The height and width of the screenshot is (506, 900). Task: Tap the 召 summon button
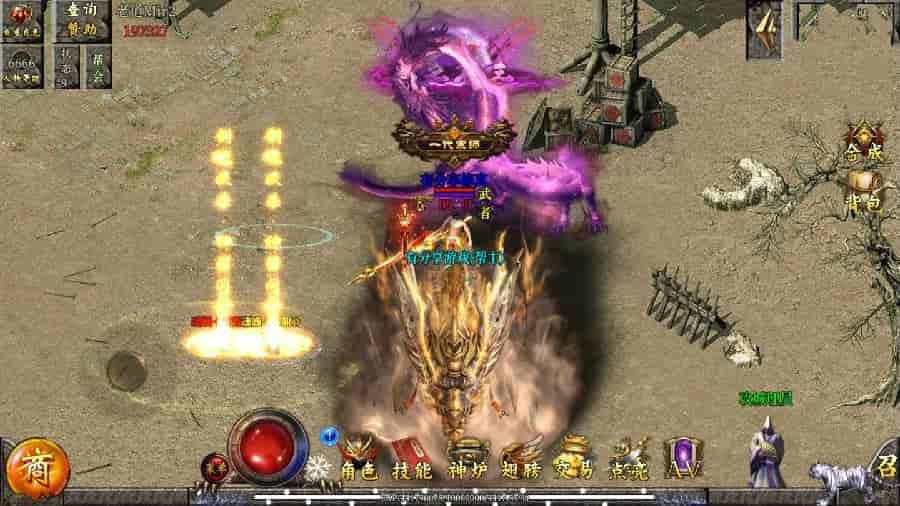pyautogui.click(x=886, y=468)
